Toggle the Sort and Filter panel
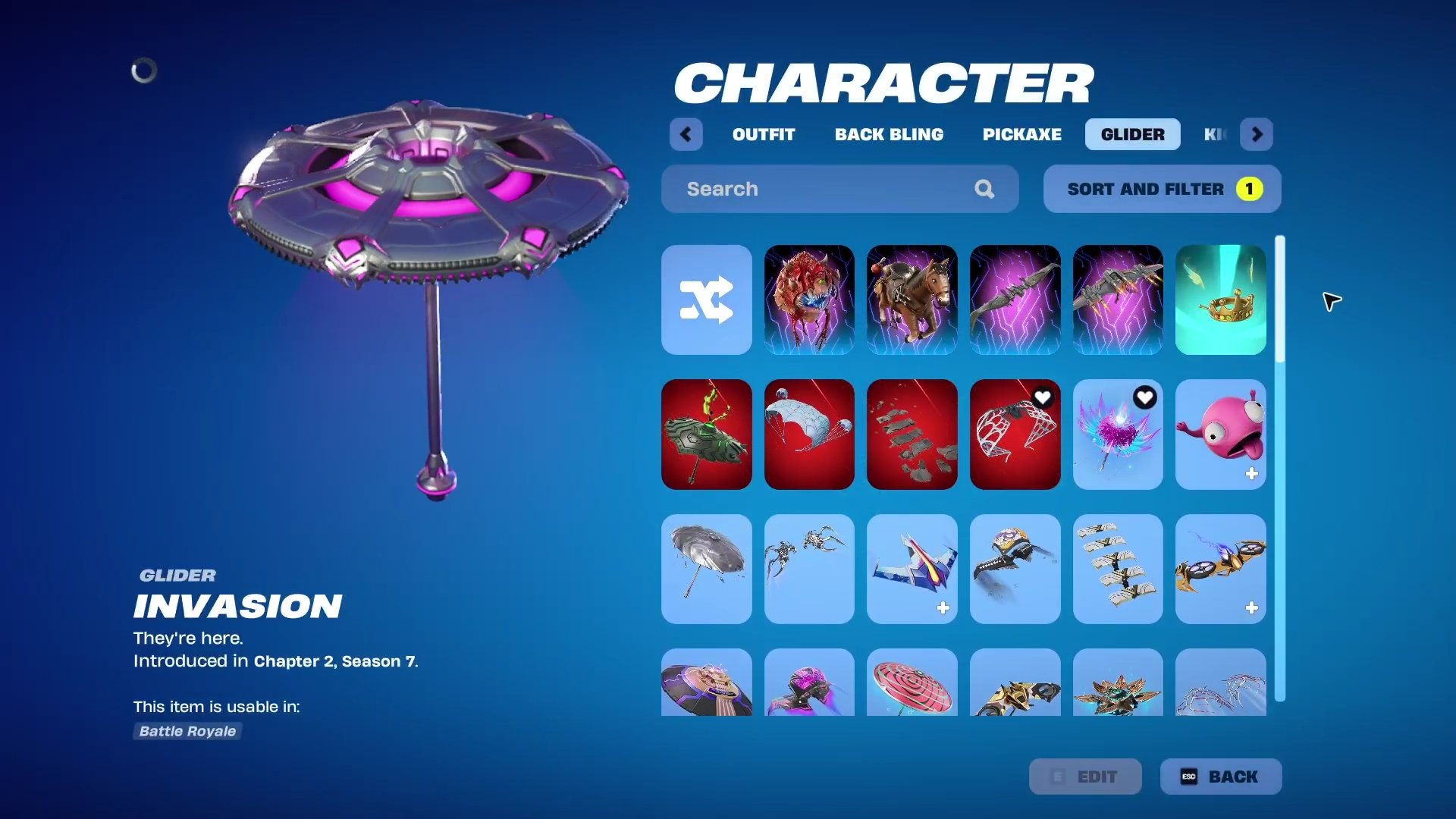 click(x=1161, y=188)
